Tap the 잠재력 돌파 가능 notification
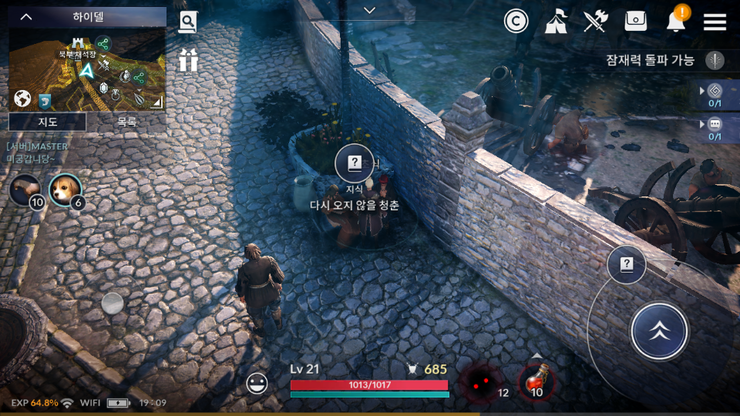Image resolution: width=740 pixels, height=416 pixels. coord(650,60)
